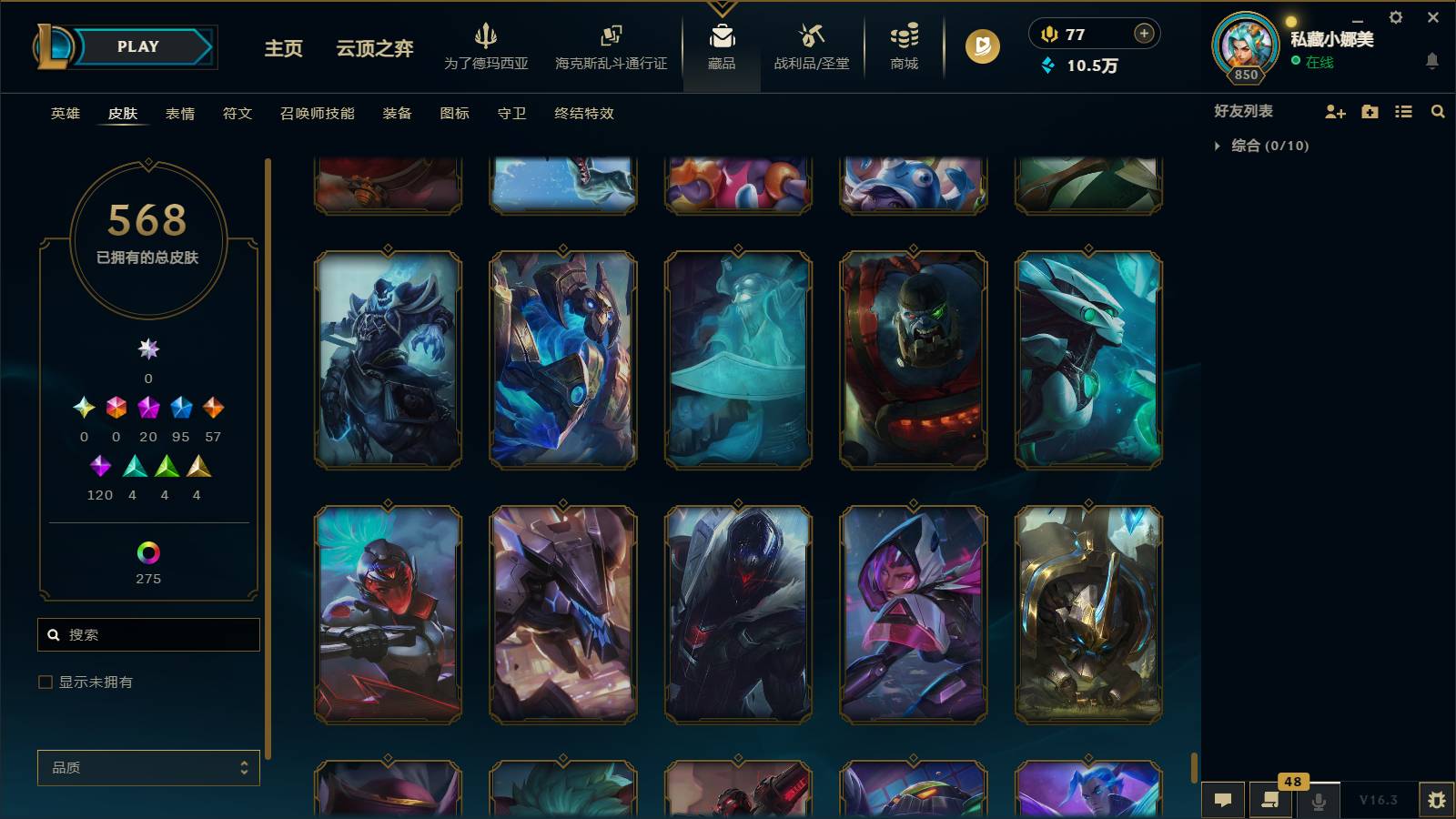Image resolution: width=1456 pixels, height=819 pixels.
Task: Click the friend list search magnifier
Action: [x=1438, y=111]
